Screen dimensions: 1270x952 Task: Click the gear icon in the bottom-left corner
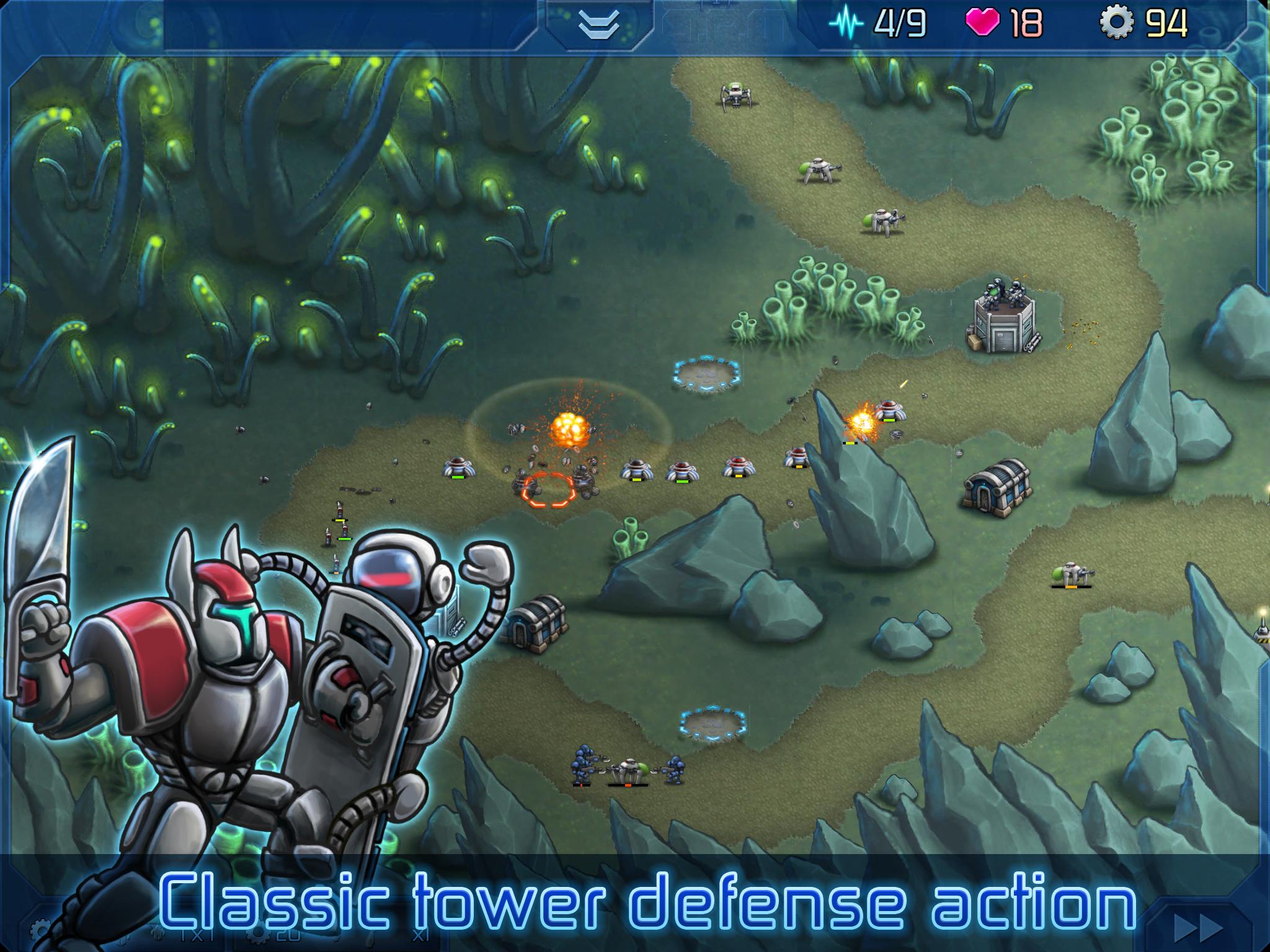coord(38,930)
